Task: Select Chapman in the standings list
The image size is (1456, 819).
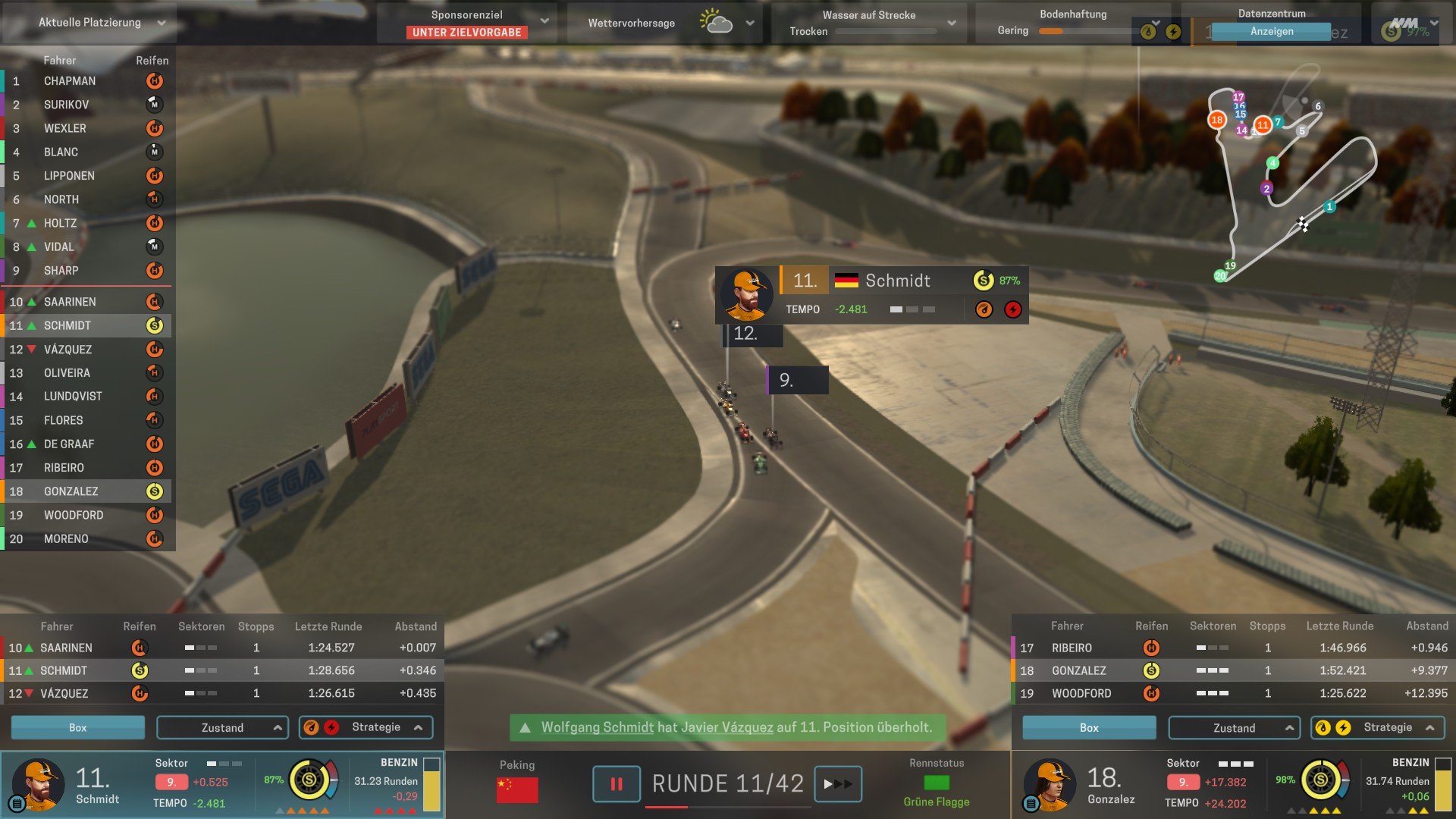Action: (70, 81)
